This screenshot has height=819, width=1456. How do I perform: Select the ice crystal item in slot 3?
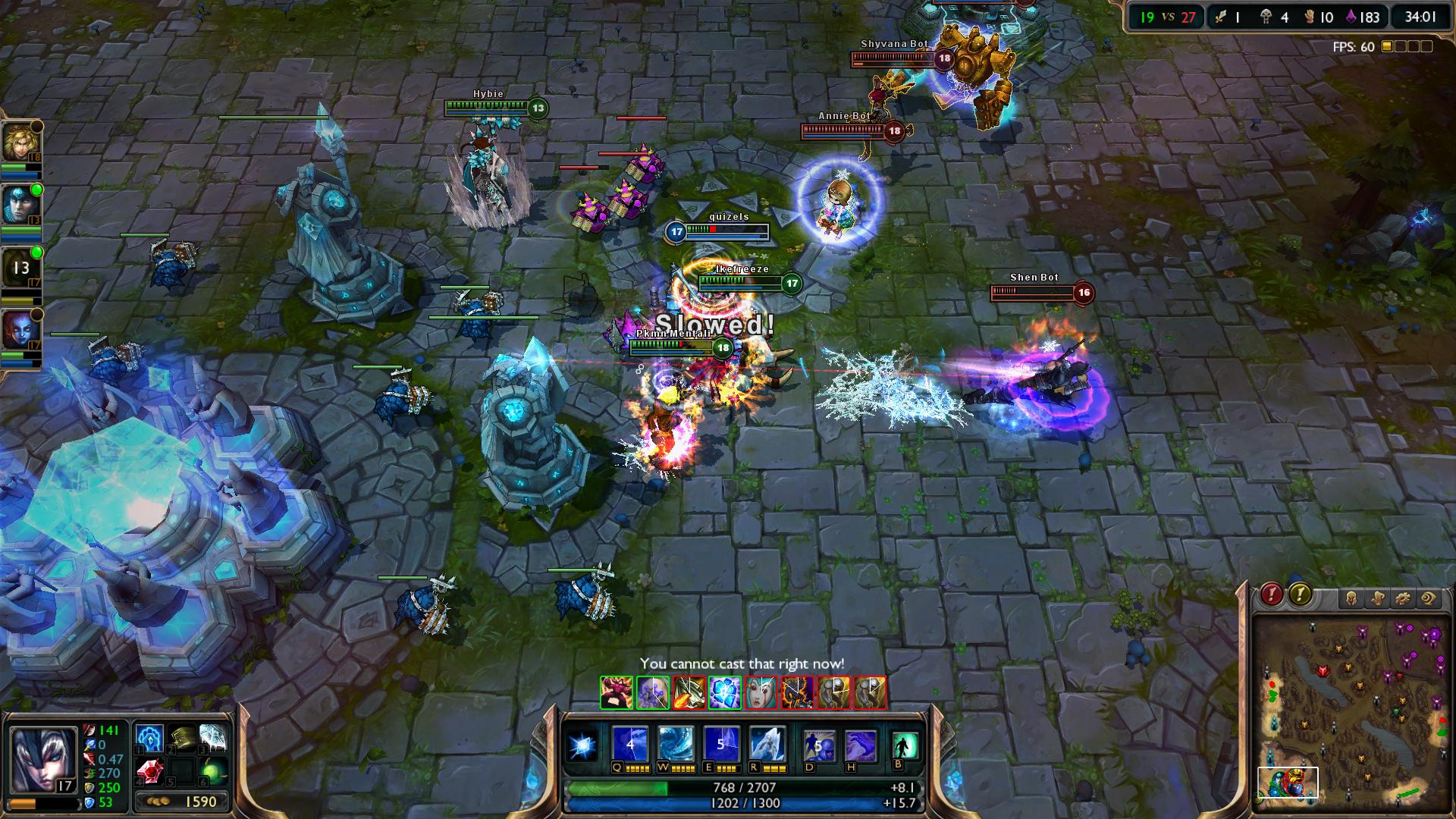point(213,738)
